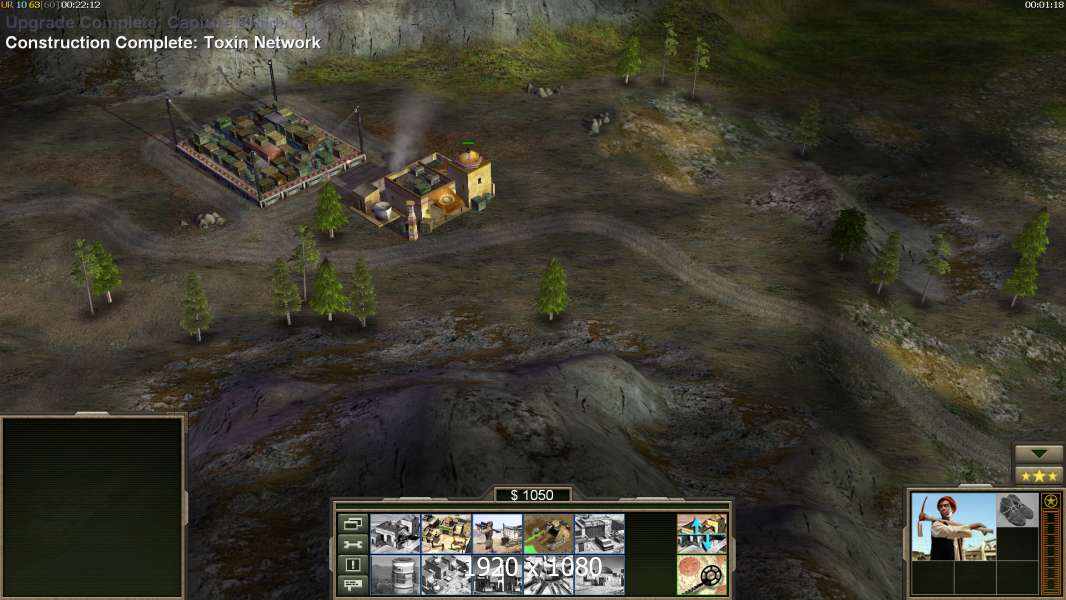
Task: Open the three-star Generals powers button
Action: (1038, 475)
